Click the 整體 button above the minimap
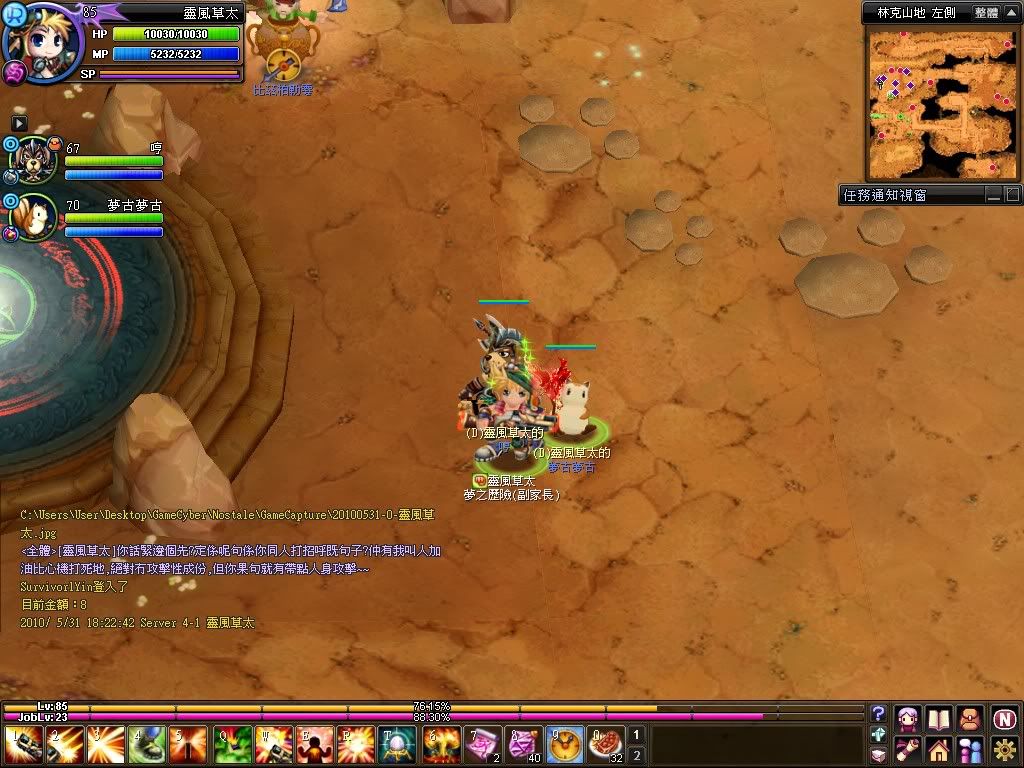The width and height of the screenshot is (1024, 768). 986,13
